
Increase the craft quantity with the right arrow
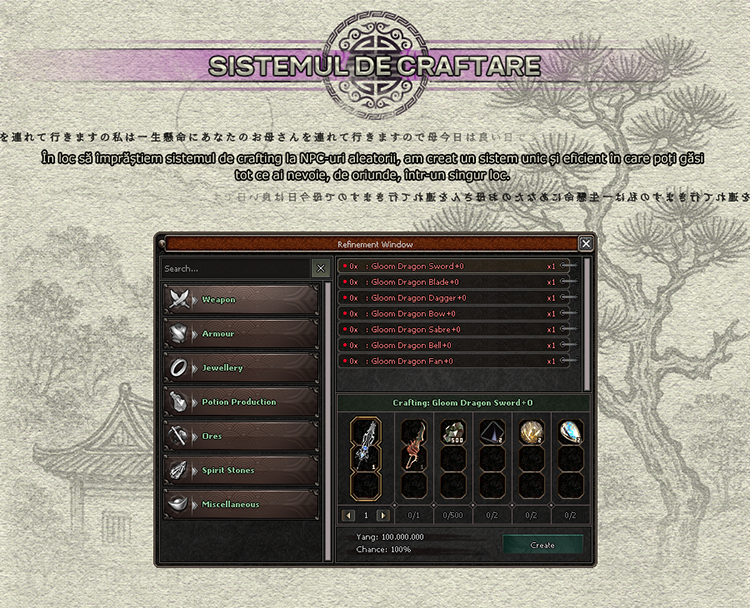383,515
